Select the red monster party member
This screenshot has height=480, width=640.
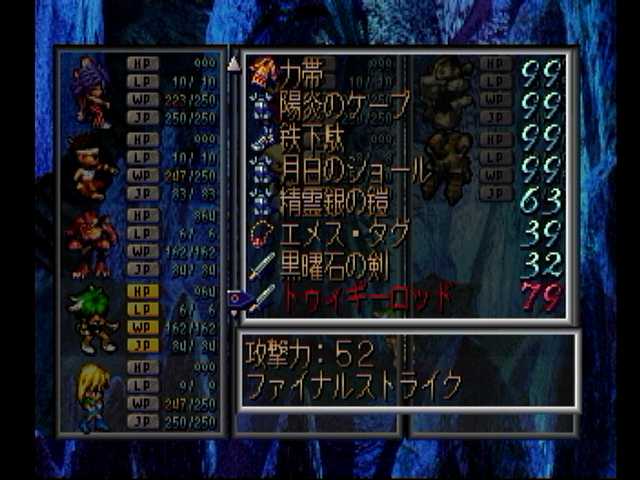coord(92,243)
